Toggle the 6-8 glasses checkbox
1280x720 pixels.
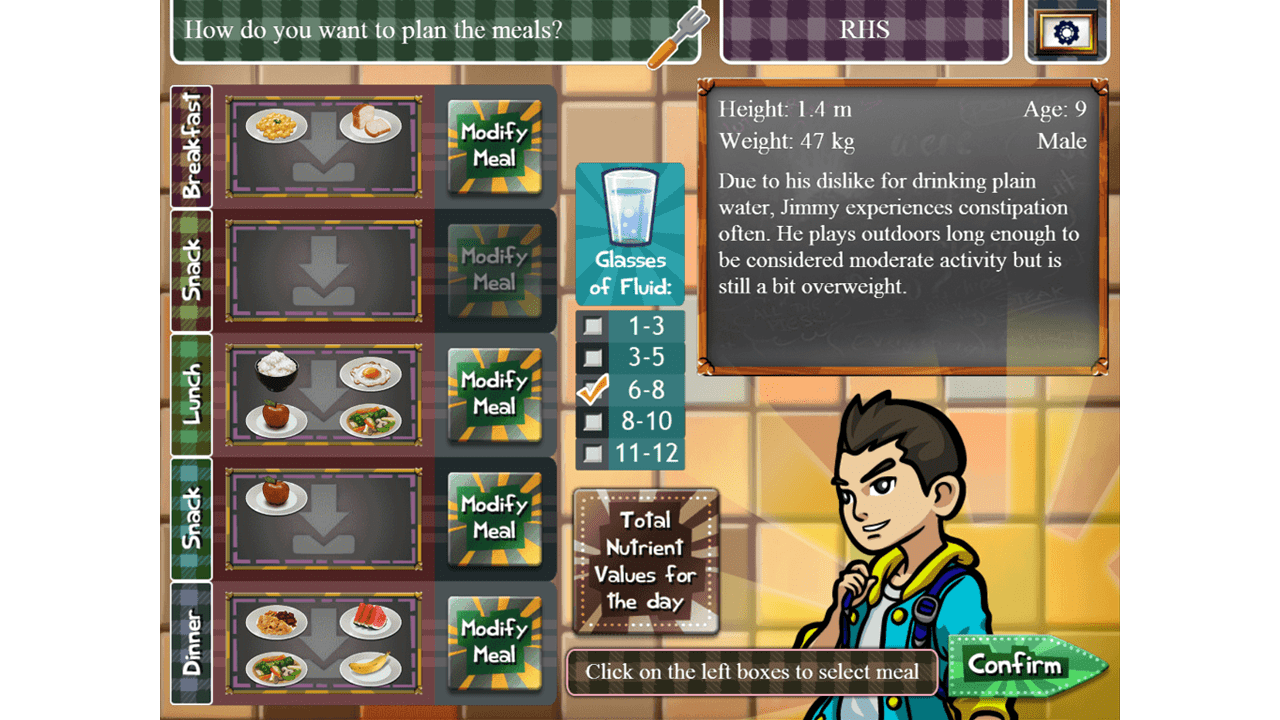click(593, 389)
